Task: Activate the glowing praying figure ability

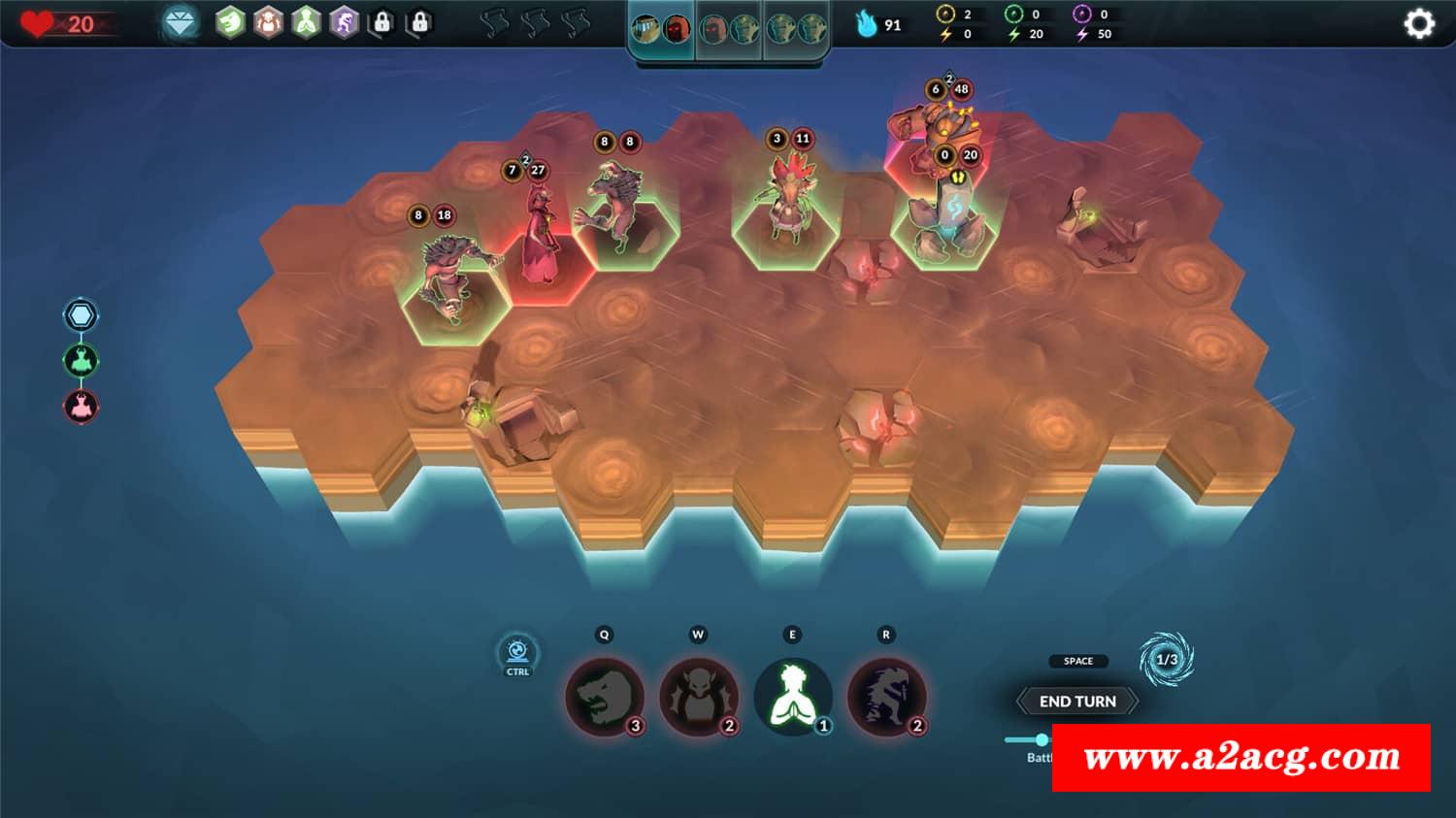Action: 792,697
